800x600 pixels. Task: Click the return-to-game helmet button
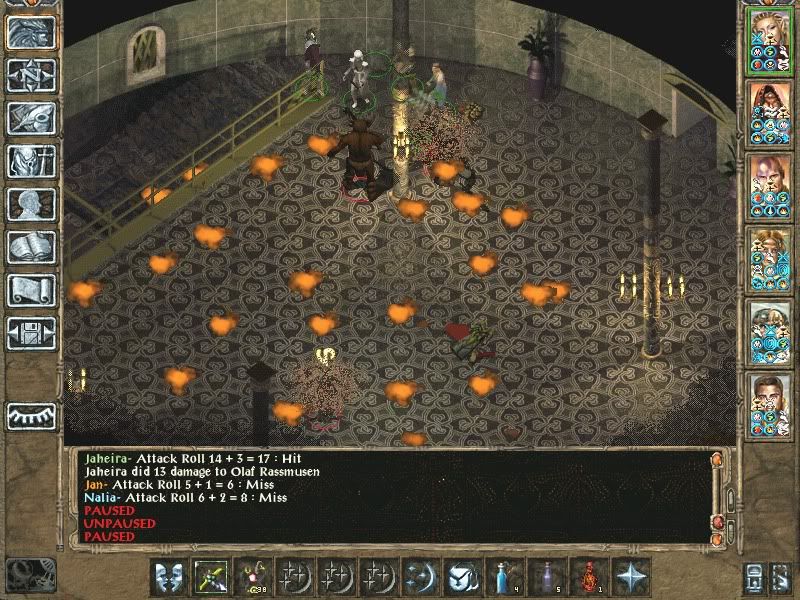32,33
